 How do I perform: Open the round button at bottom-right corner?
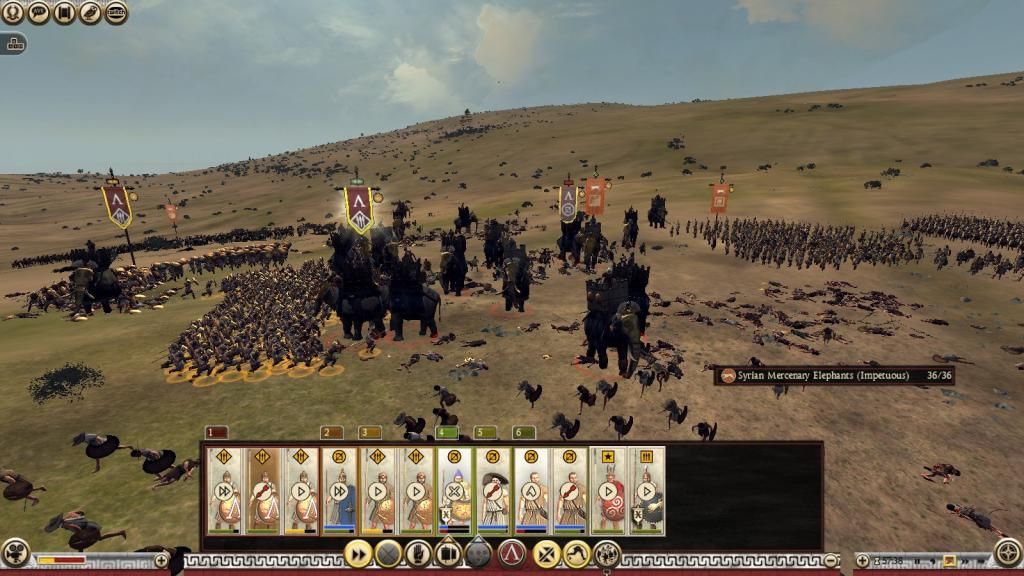tap(1008, 552)
